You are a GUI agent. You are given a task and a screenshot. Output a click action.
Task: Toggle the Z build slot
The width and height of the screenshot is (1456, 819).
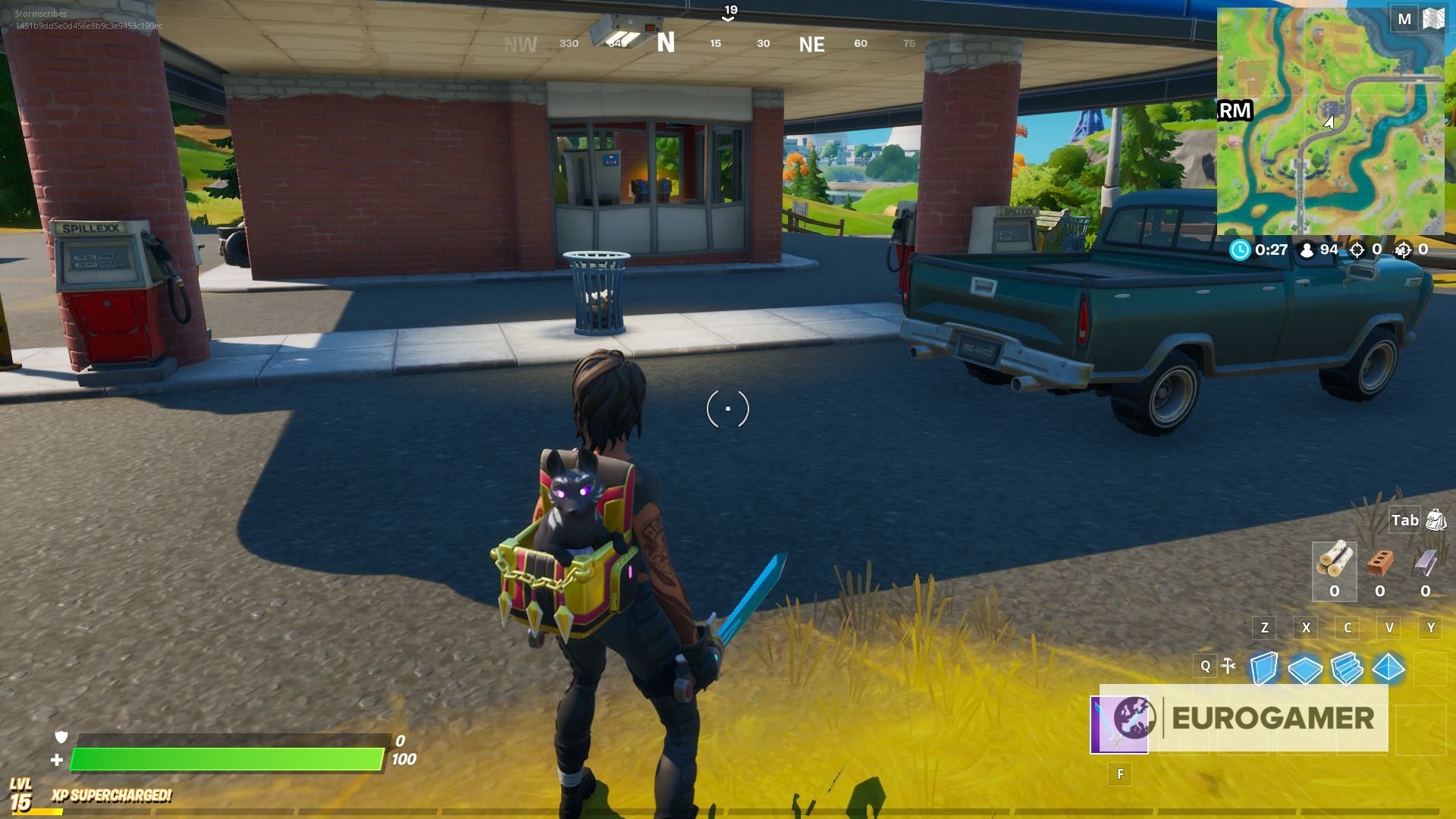[x=1263, y=628]
